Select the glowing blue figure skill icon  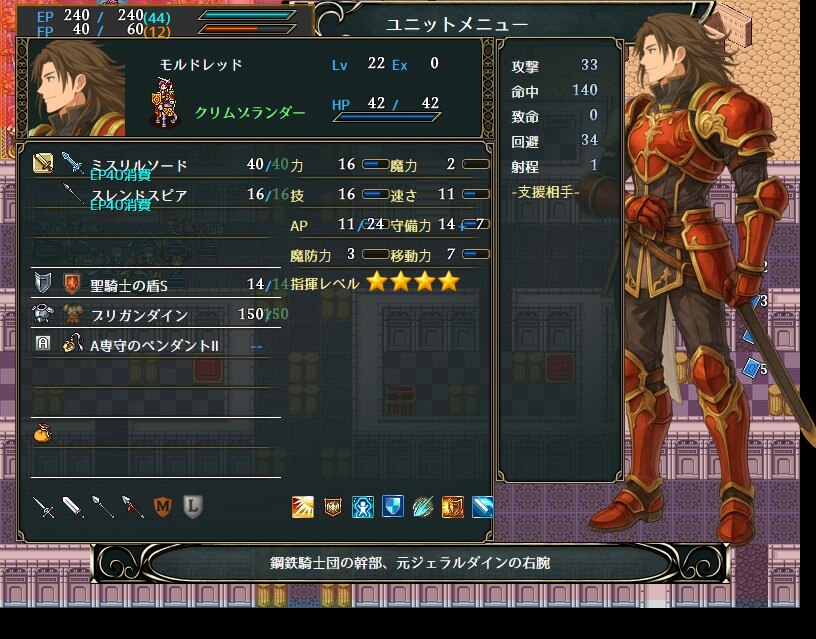click(363, 507)
